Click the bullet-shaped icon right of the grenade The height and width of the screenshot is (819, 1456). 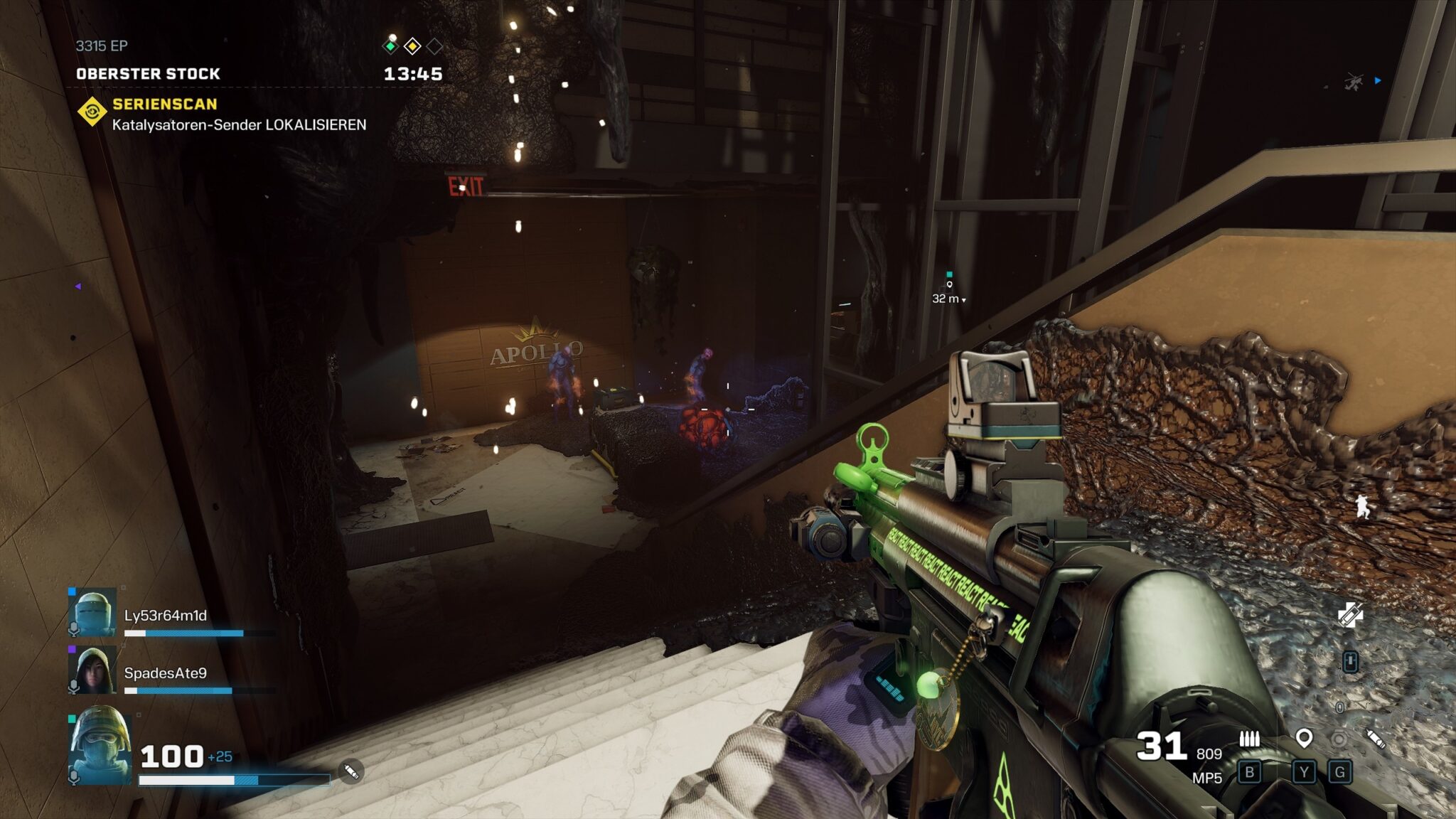pos(1376,739)
